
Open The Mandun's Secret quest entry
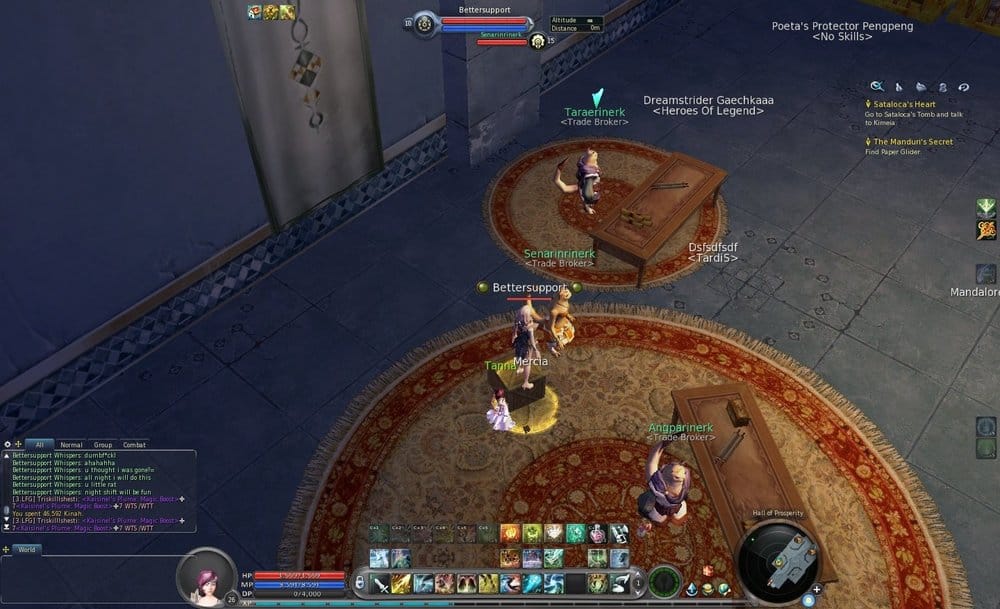pos(913,142)
